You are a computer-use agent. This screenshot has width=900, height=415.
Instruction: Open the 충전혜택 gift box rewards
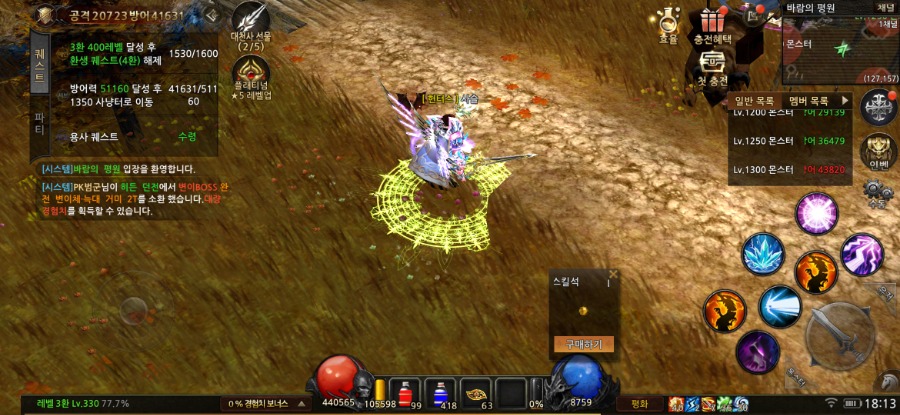pyautogui.click(x=713, y=24)
